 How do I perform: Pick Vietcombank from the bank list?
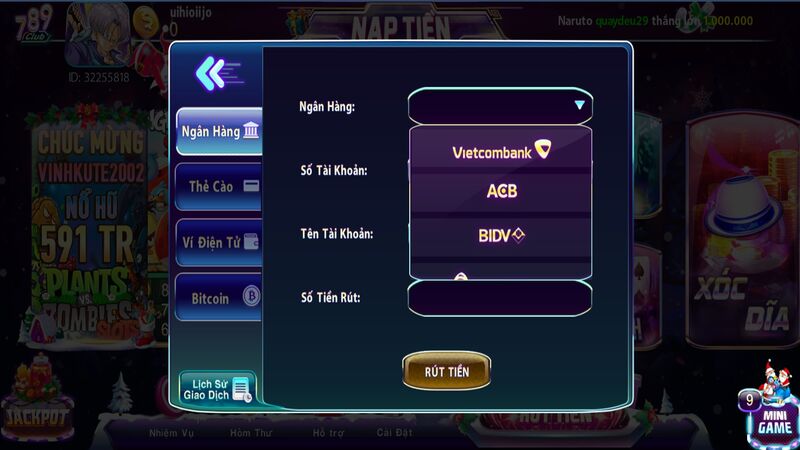(x=500, y=152)
